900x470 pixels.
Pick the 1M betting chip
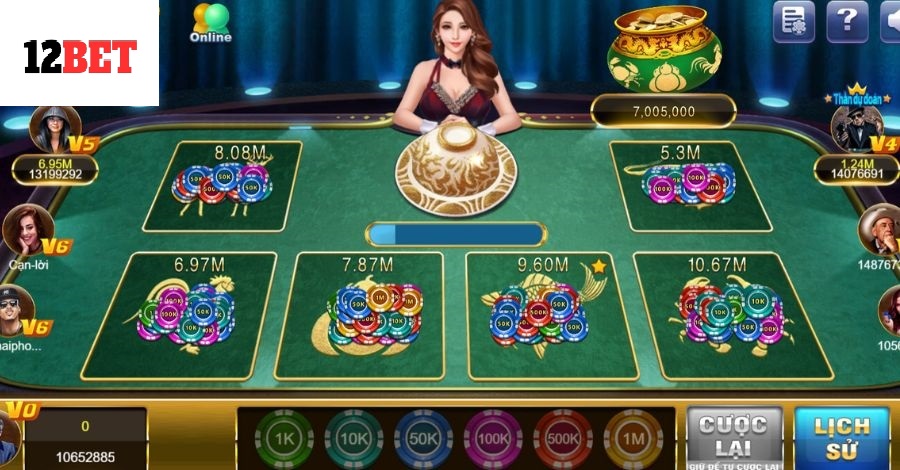click(633, 439)
